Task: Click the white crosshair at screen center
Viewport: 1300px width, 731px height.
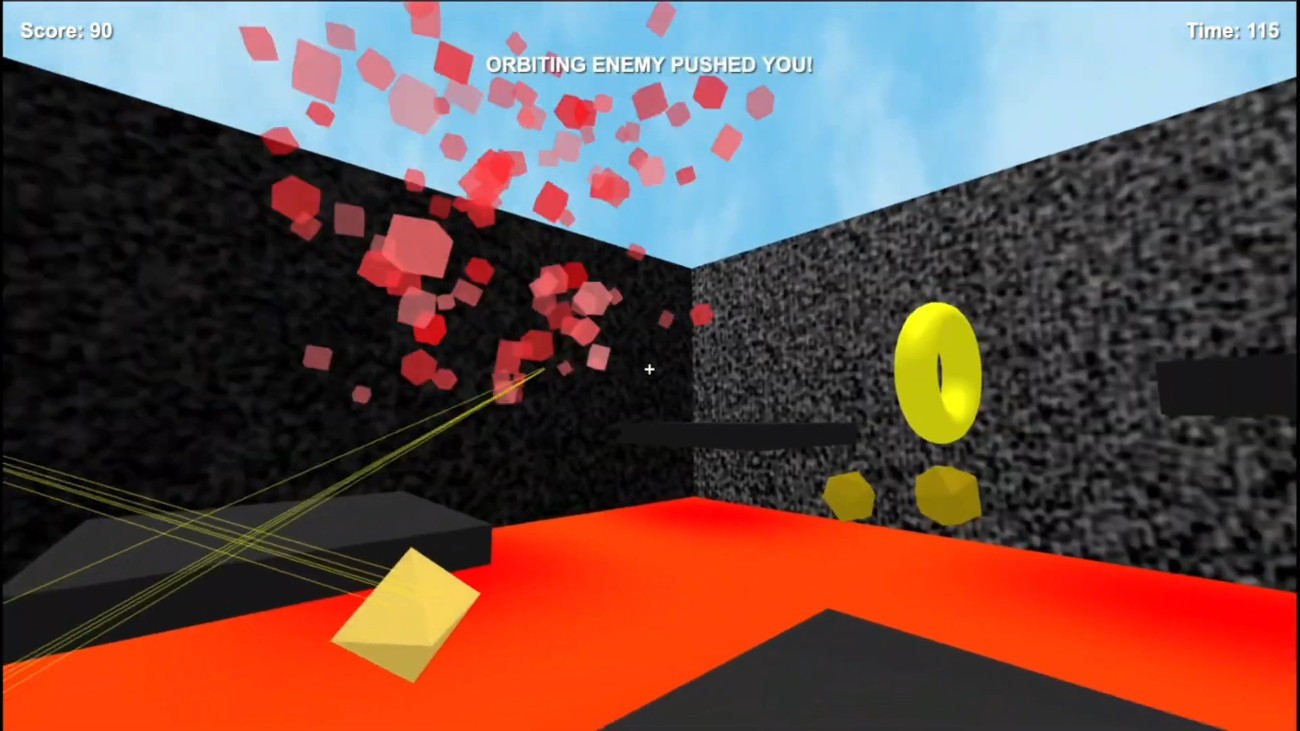Action: coord(649,370)
